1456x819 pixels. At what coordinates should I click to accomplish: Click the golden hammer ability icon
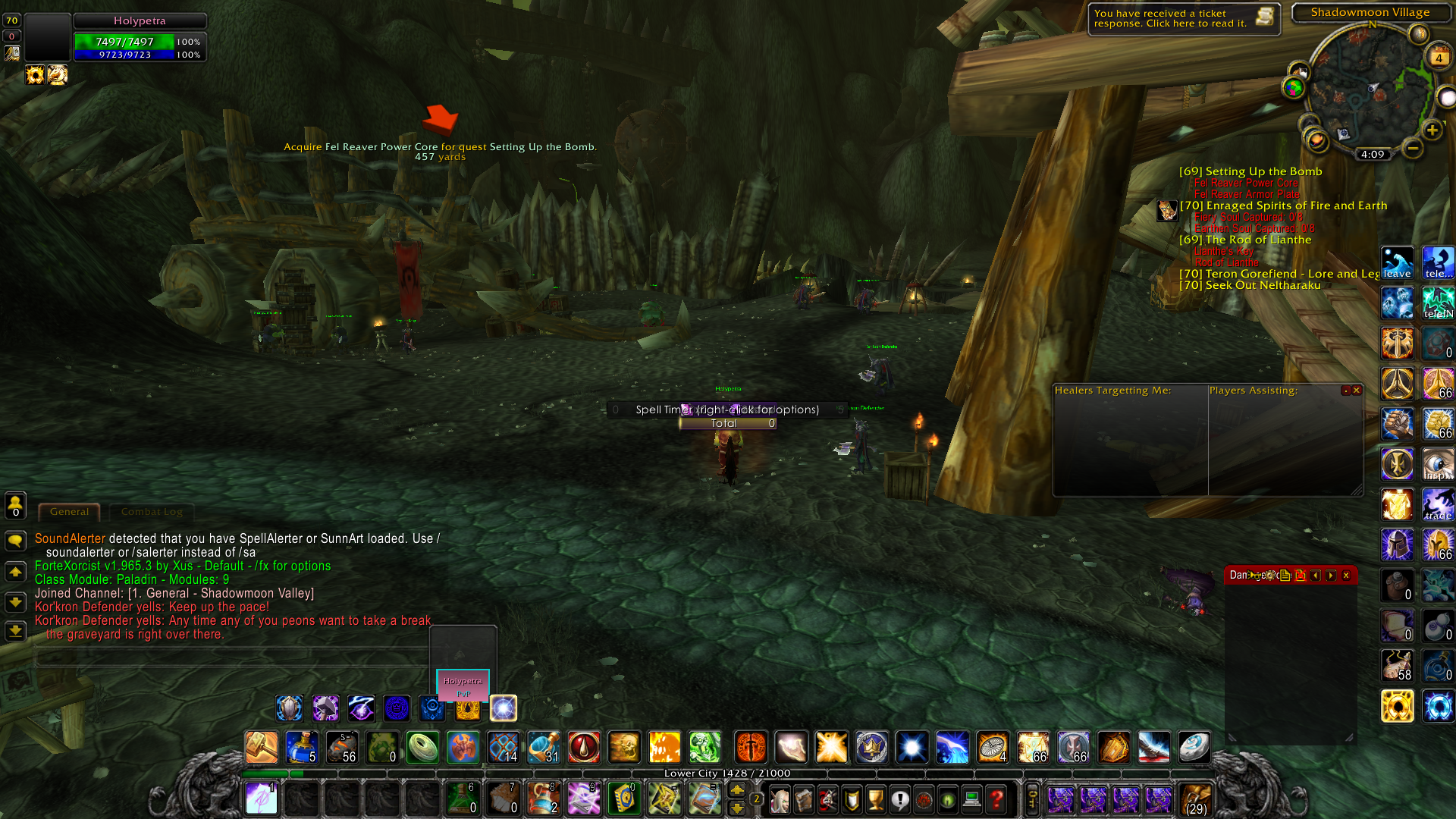262,748
